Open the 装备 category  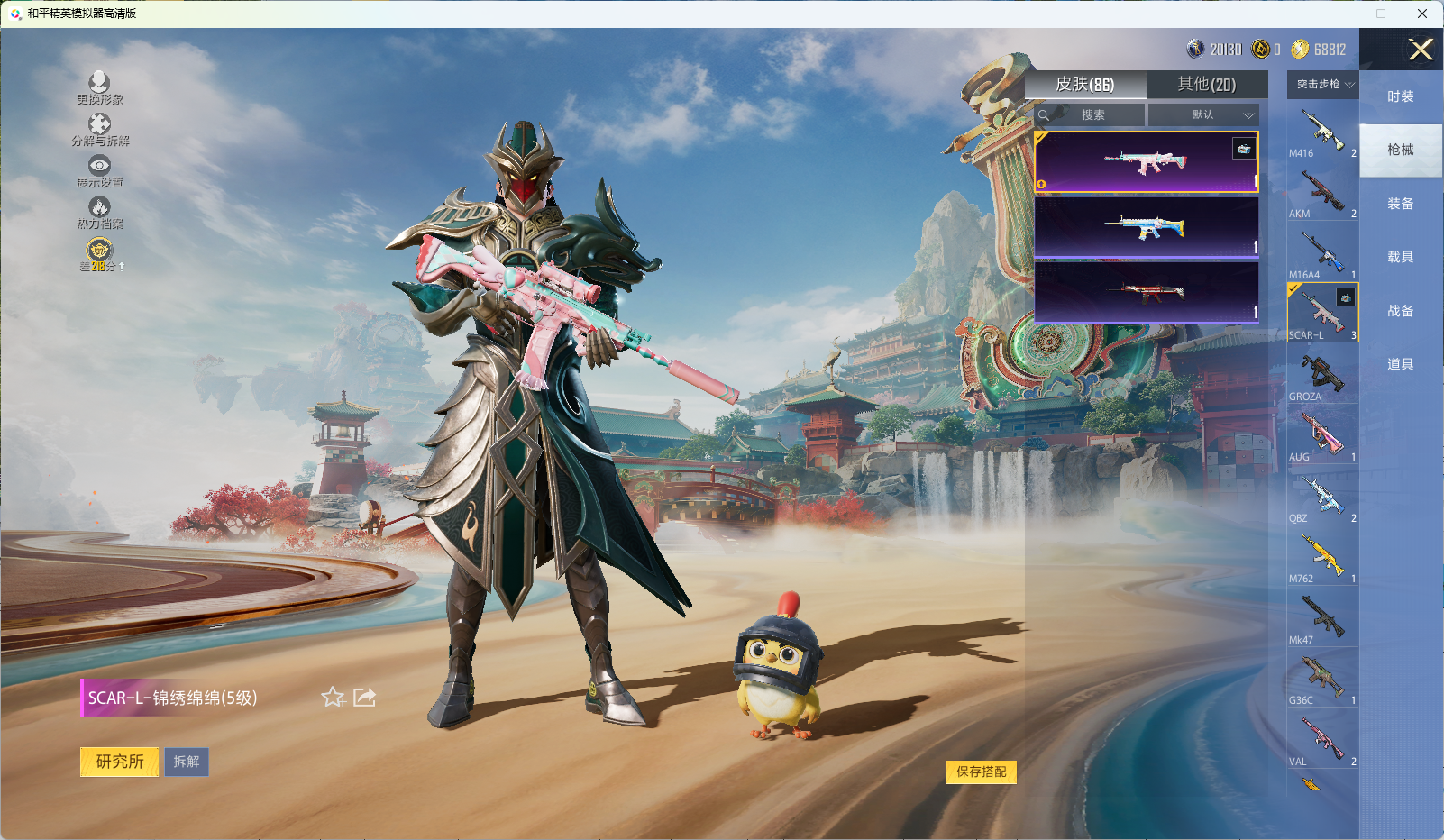[1400, 204]
